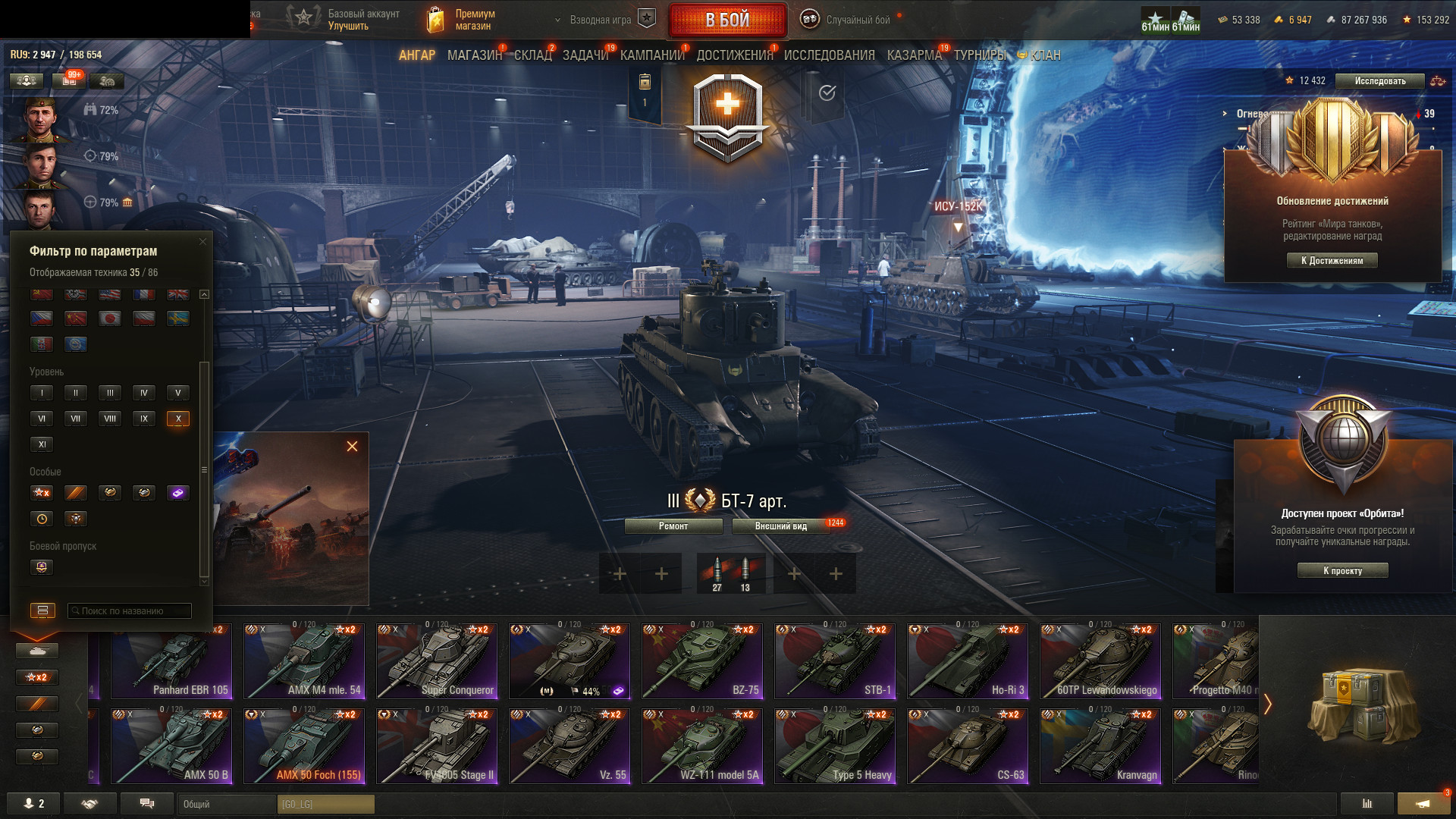The width and height of the screenshot is (1456, 819).
Task: Open the МАГАЗИН tab
Action: (475, 55)
